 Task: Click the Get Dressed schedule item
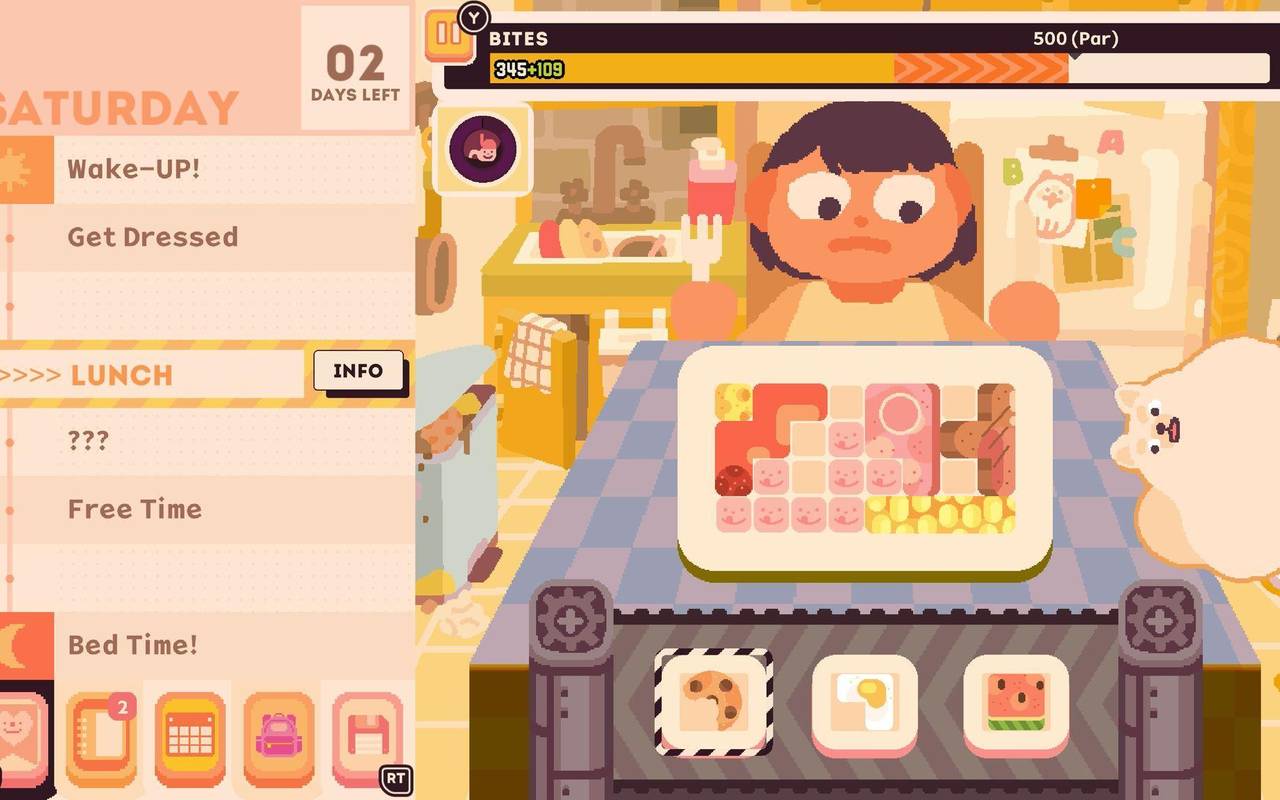pyautogui.click(x=152, y=237)
